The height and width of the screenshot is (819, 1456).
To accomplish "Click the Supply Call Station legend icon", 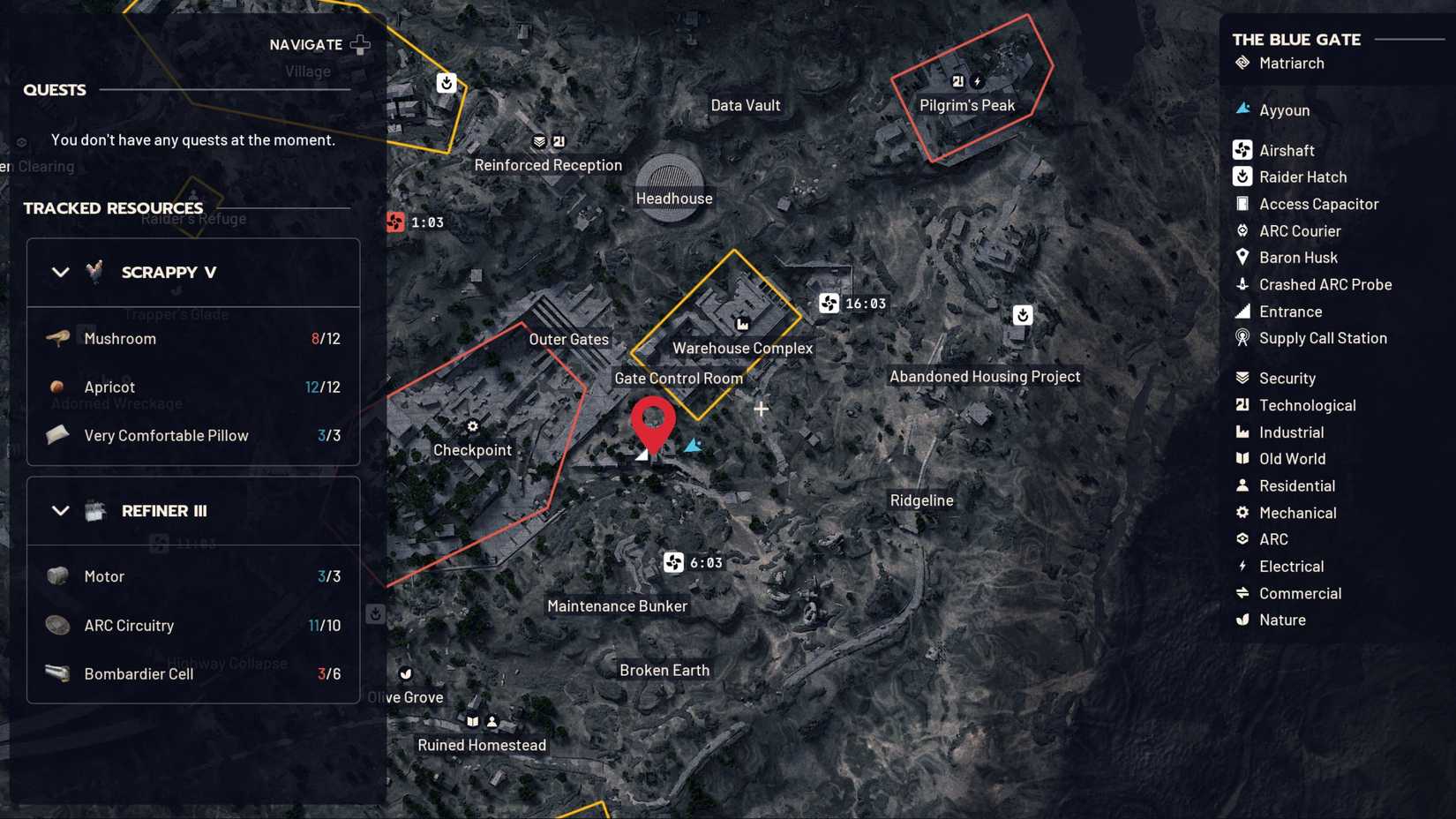I will pos(1241,338).
